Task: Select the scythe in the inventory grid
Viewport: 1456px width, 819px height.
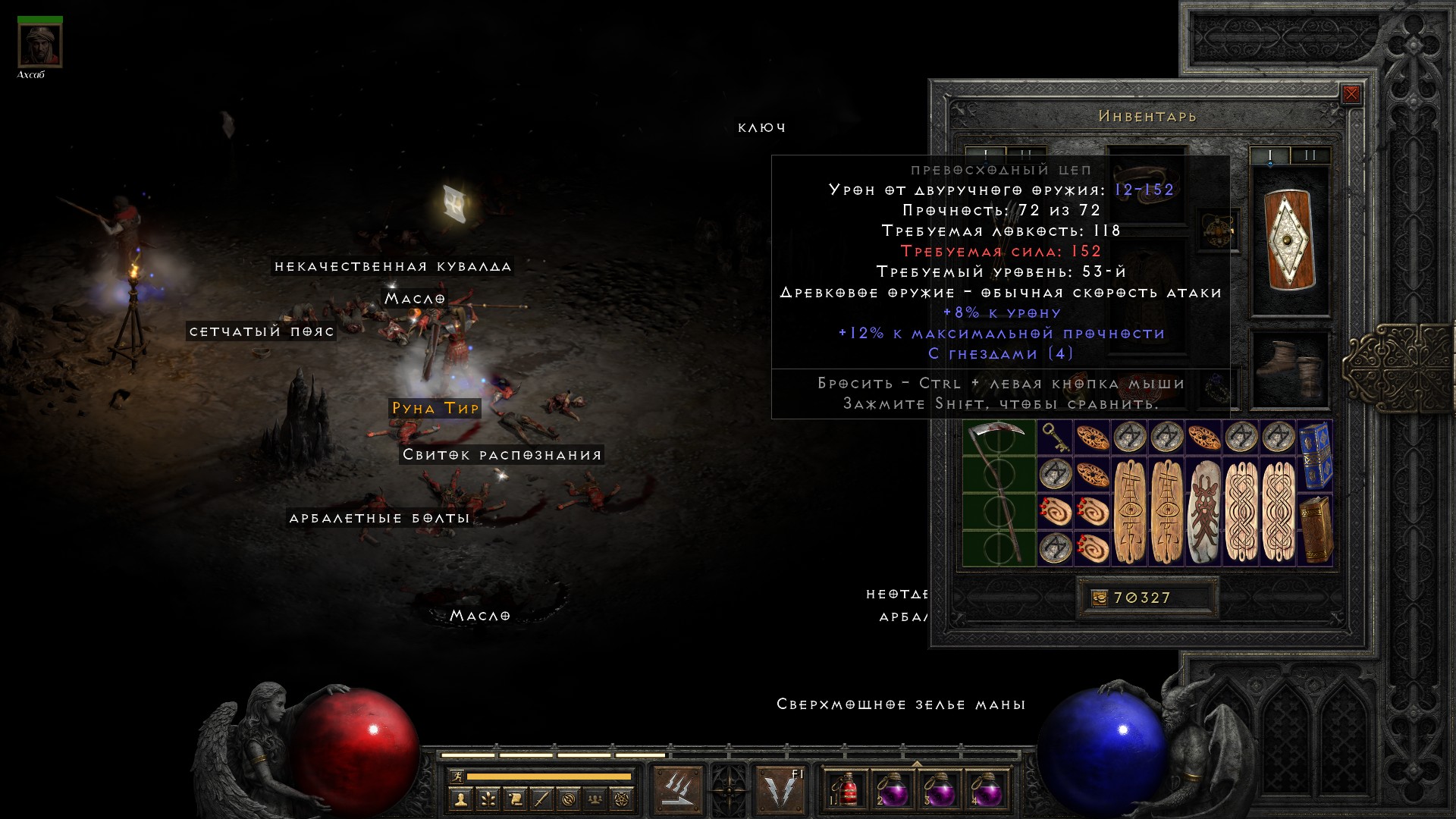Action: pyautogui.click(x=999, y=493)
